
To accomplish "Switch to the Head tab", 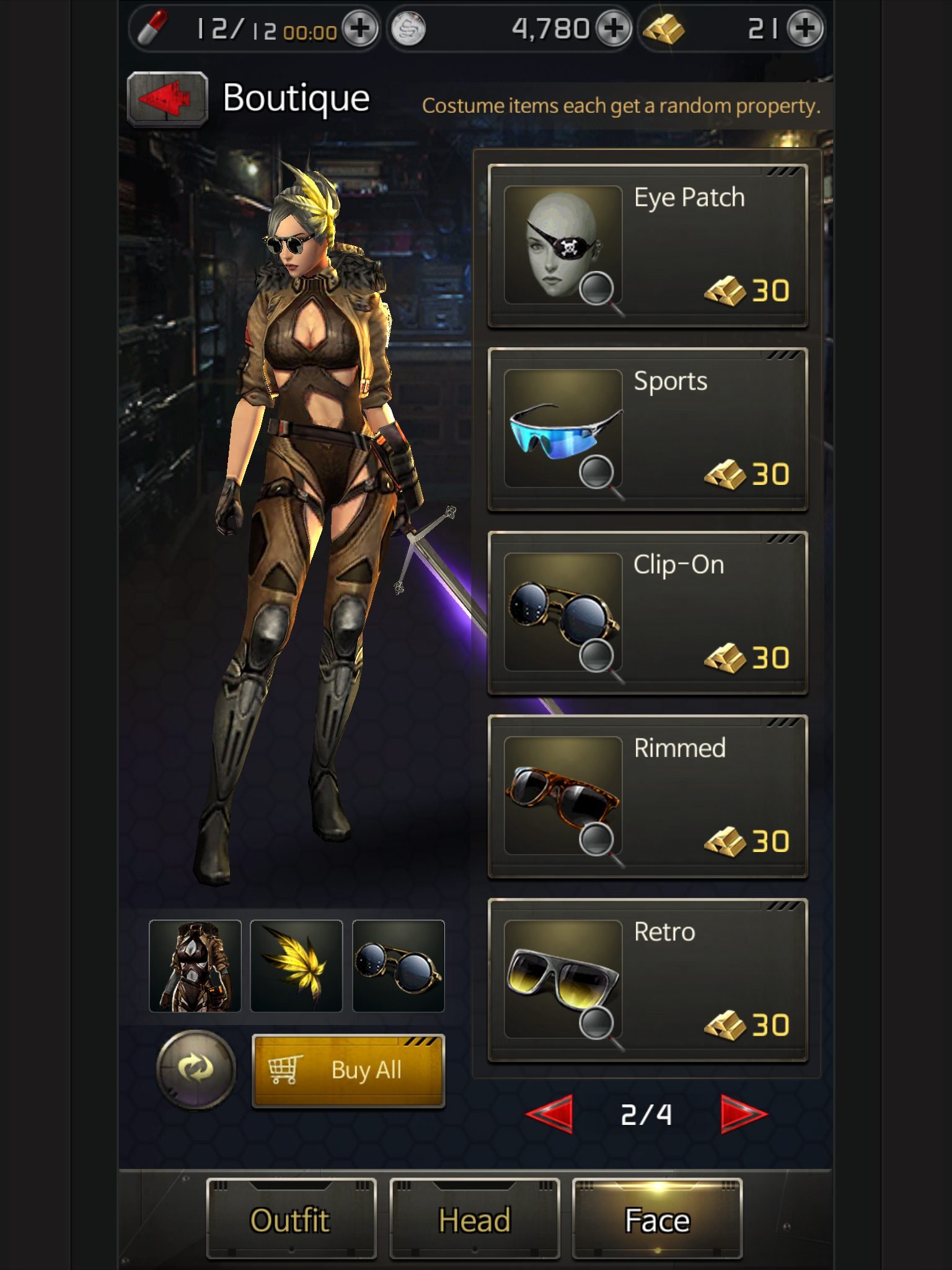I will point(474,1219).
